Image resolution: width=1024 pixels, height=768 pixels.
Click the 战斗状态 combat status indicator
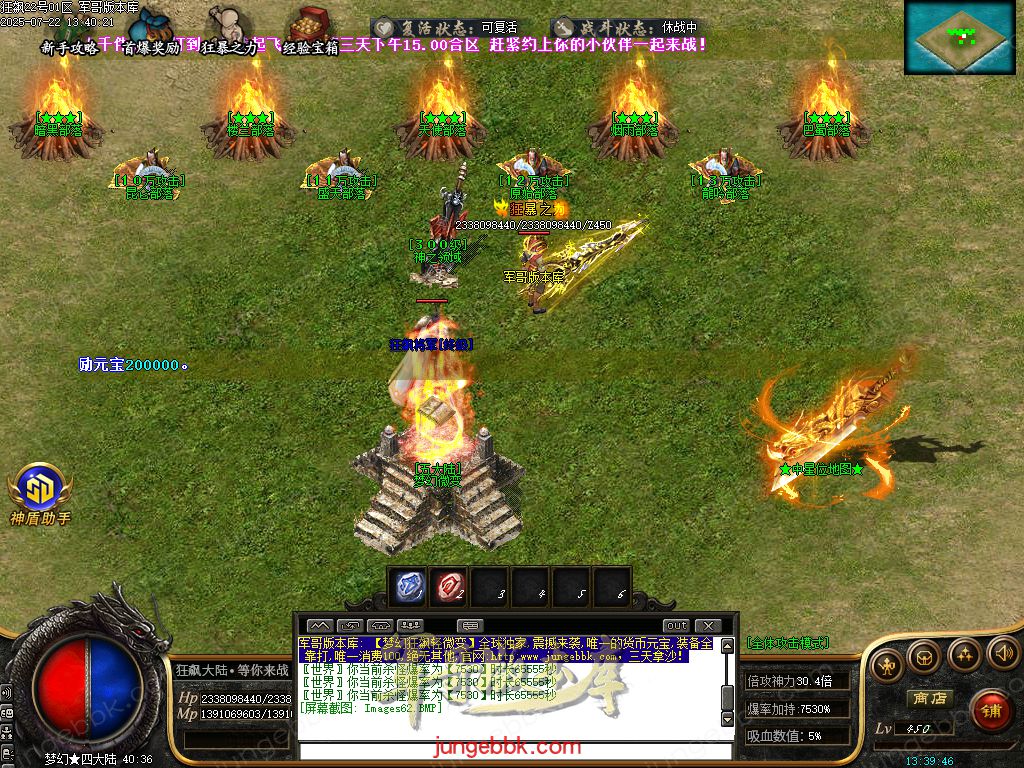point(627,27)
